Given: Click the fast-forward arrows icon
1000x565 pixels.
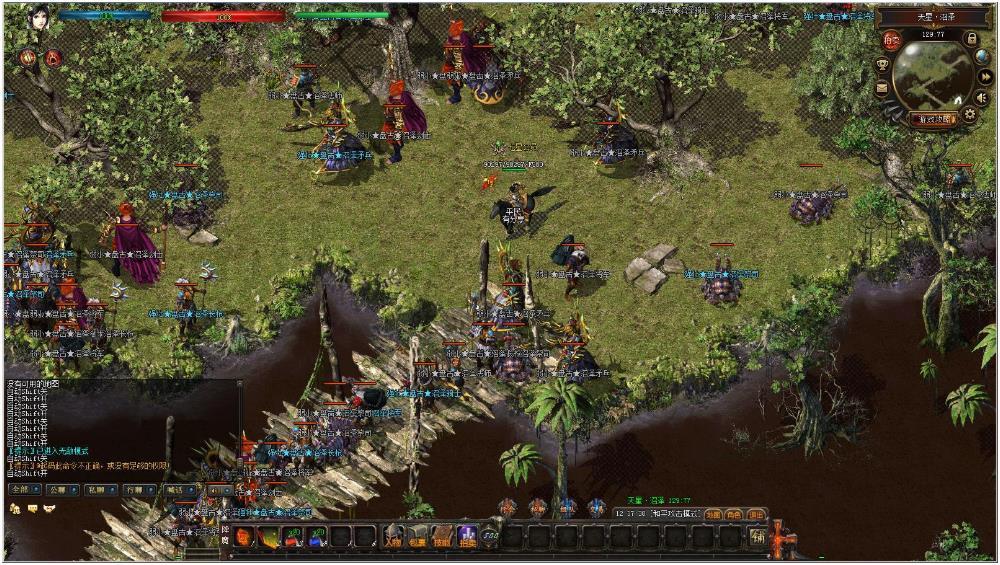Looking at the screenshot, I should click(x=985, y=77).
